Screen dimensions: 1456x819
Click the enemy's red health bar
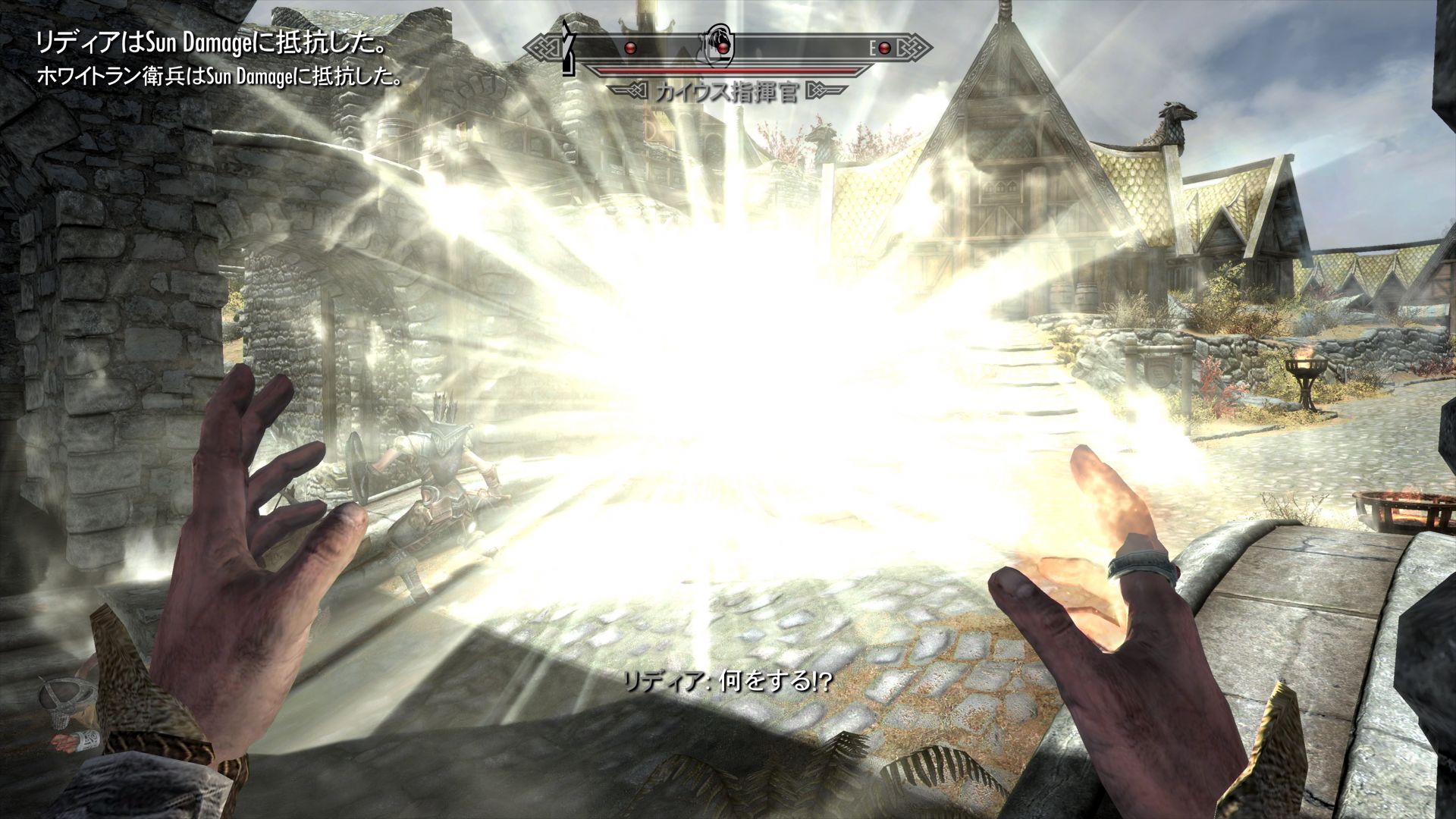(723, 69)
